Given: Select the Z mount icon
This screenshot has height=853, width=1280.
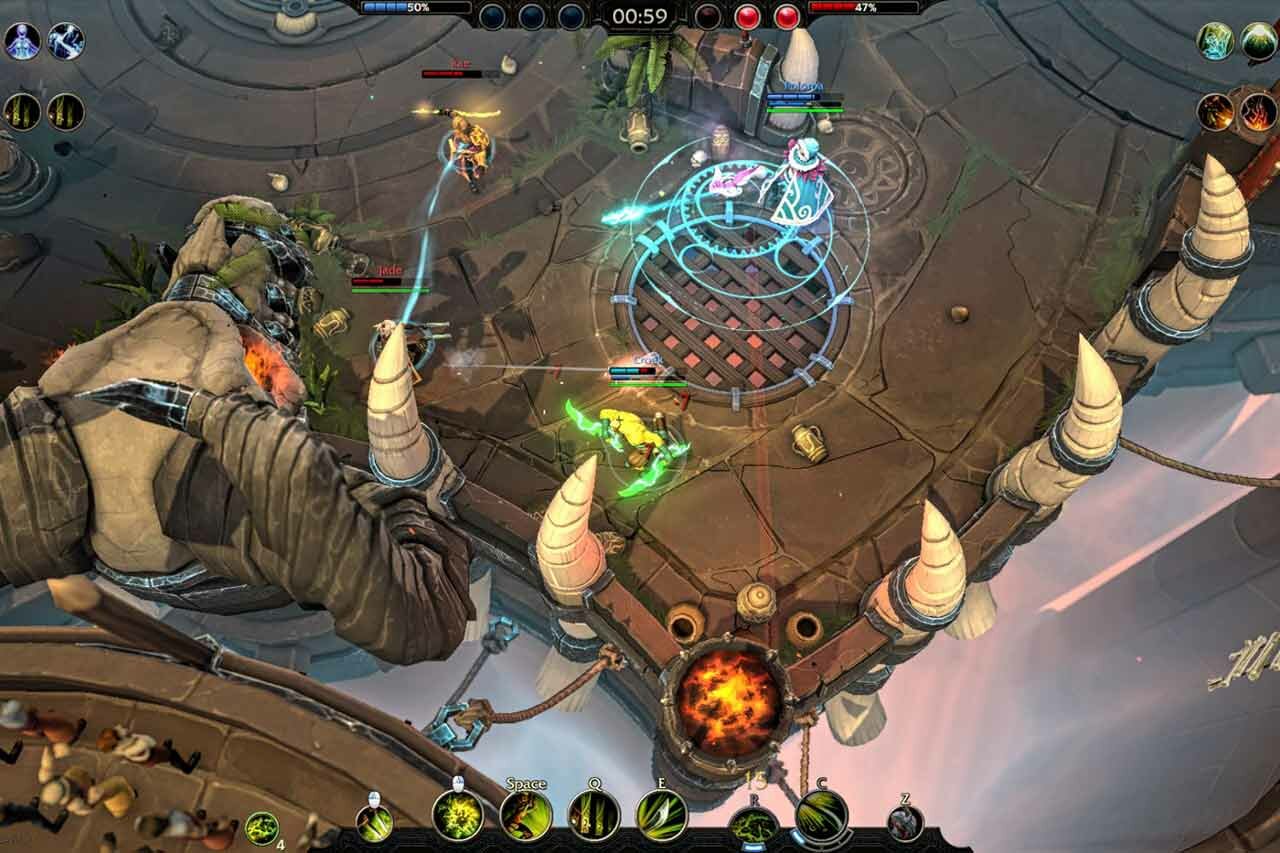Looking at the screenshot, I should tap(905, 823).
